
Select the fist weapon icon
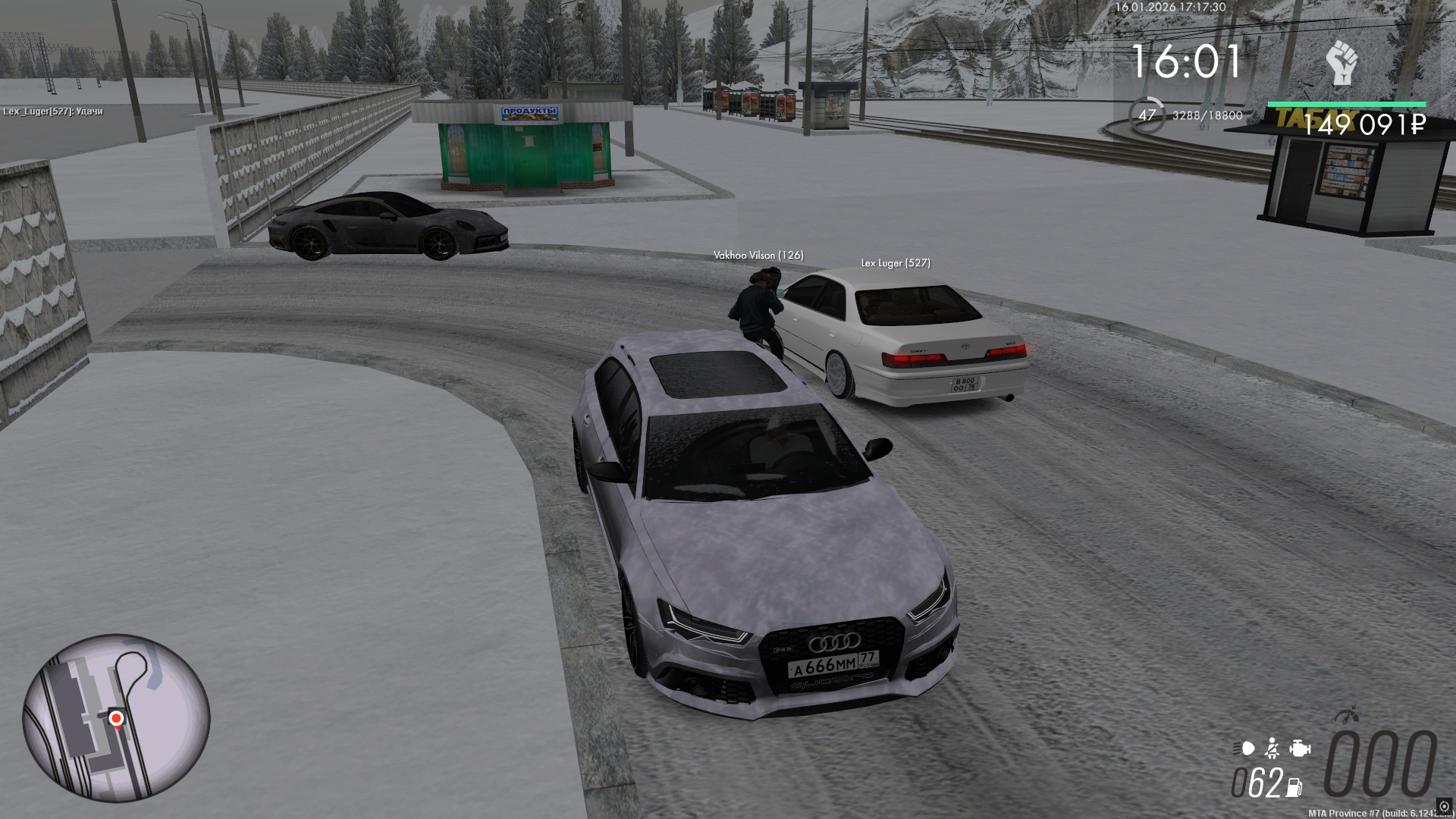(1341, 64)
